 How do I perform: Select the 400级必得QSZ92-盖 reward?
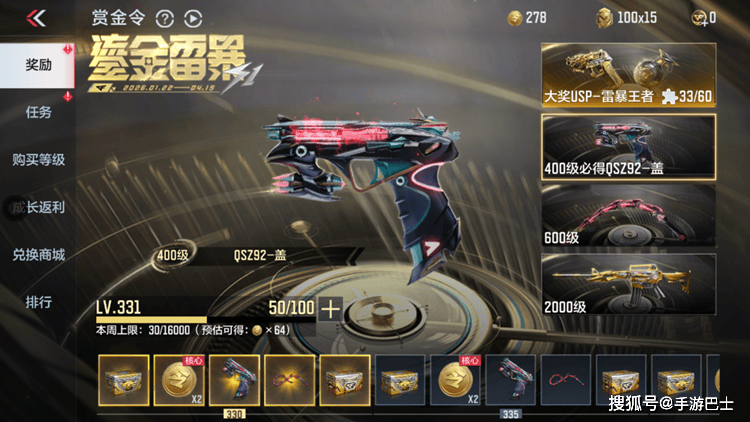(x=628, y=146)
